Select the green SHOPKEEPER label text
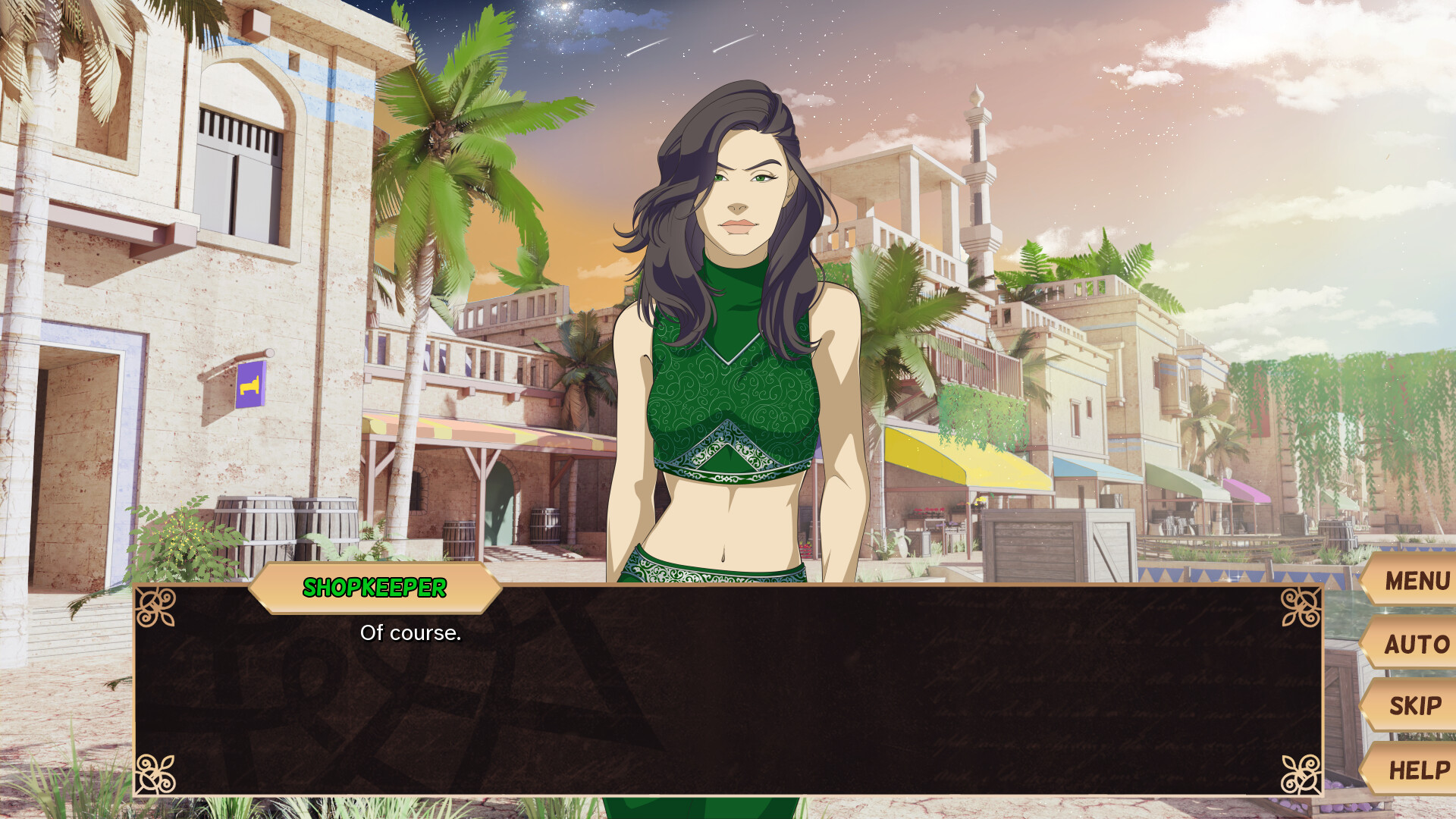 click(375, 586)
